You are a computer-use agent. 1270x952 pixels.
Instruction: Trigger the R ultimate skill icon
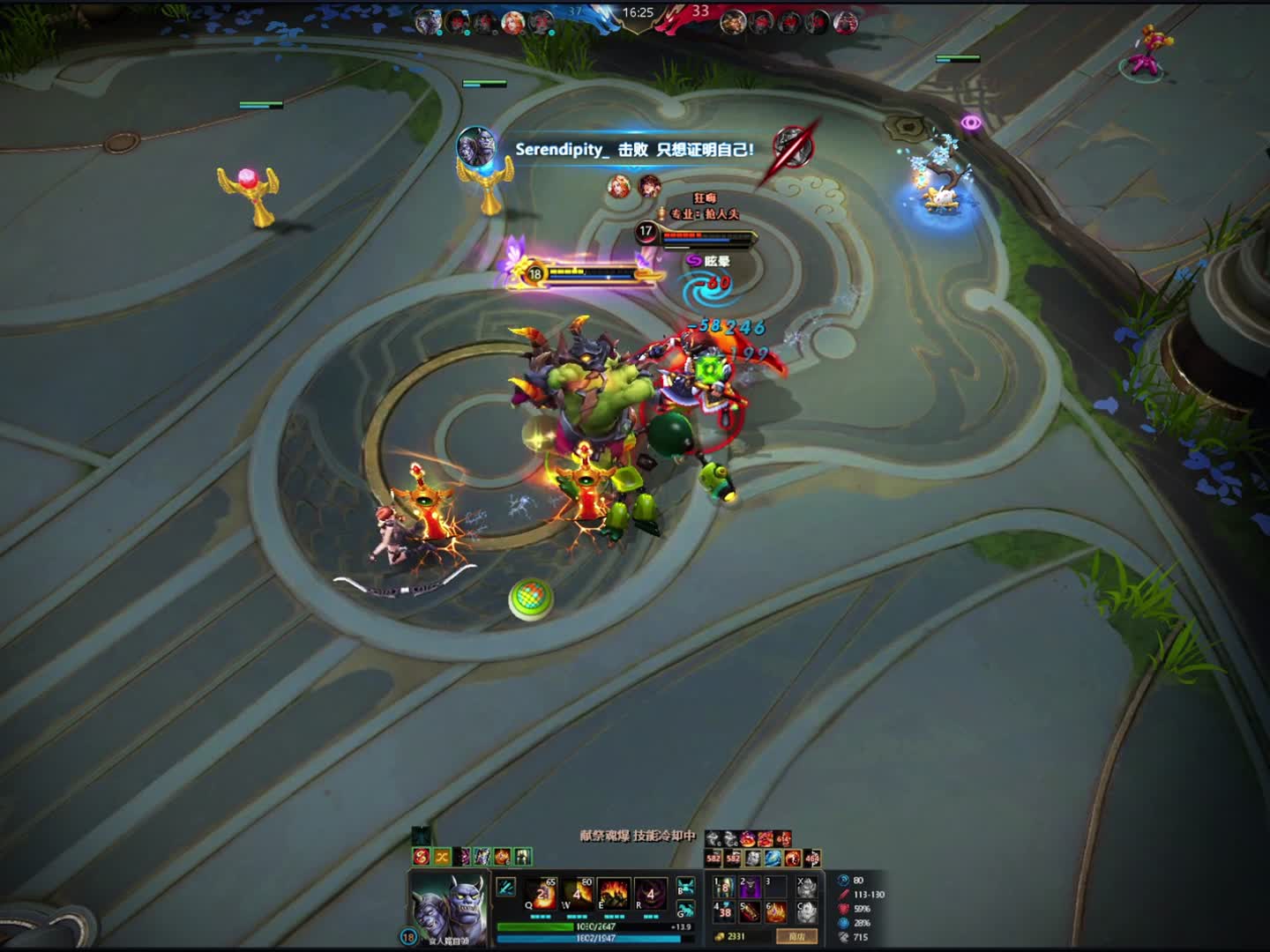(x=651, y=894)
